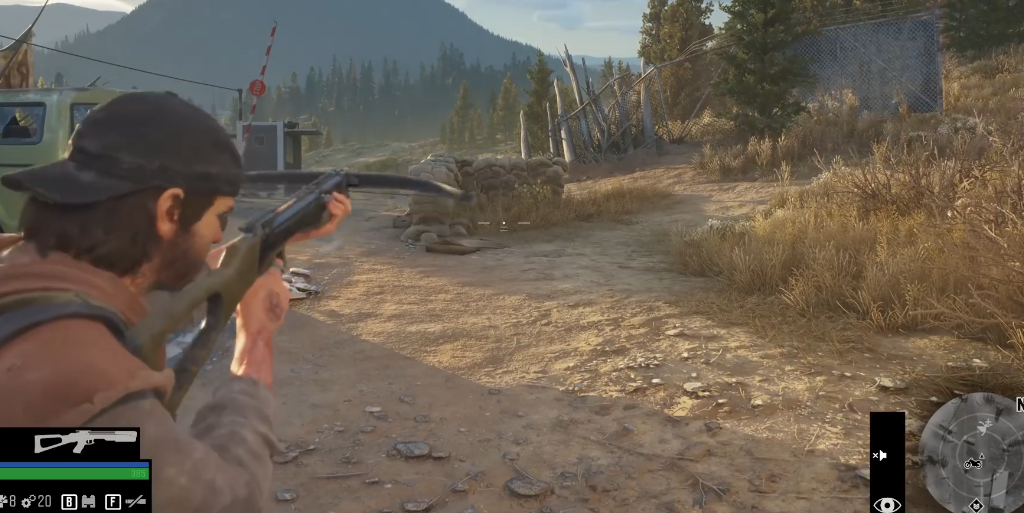
Task: Click the muted speaker noise indicator
Action: [x=880, y=455]
